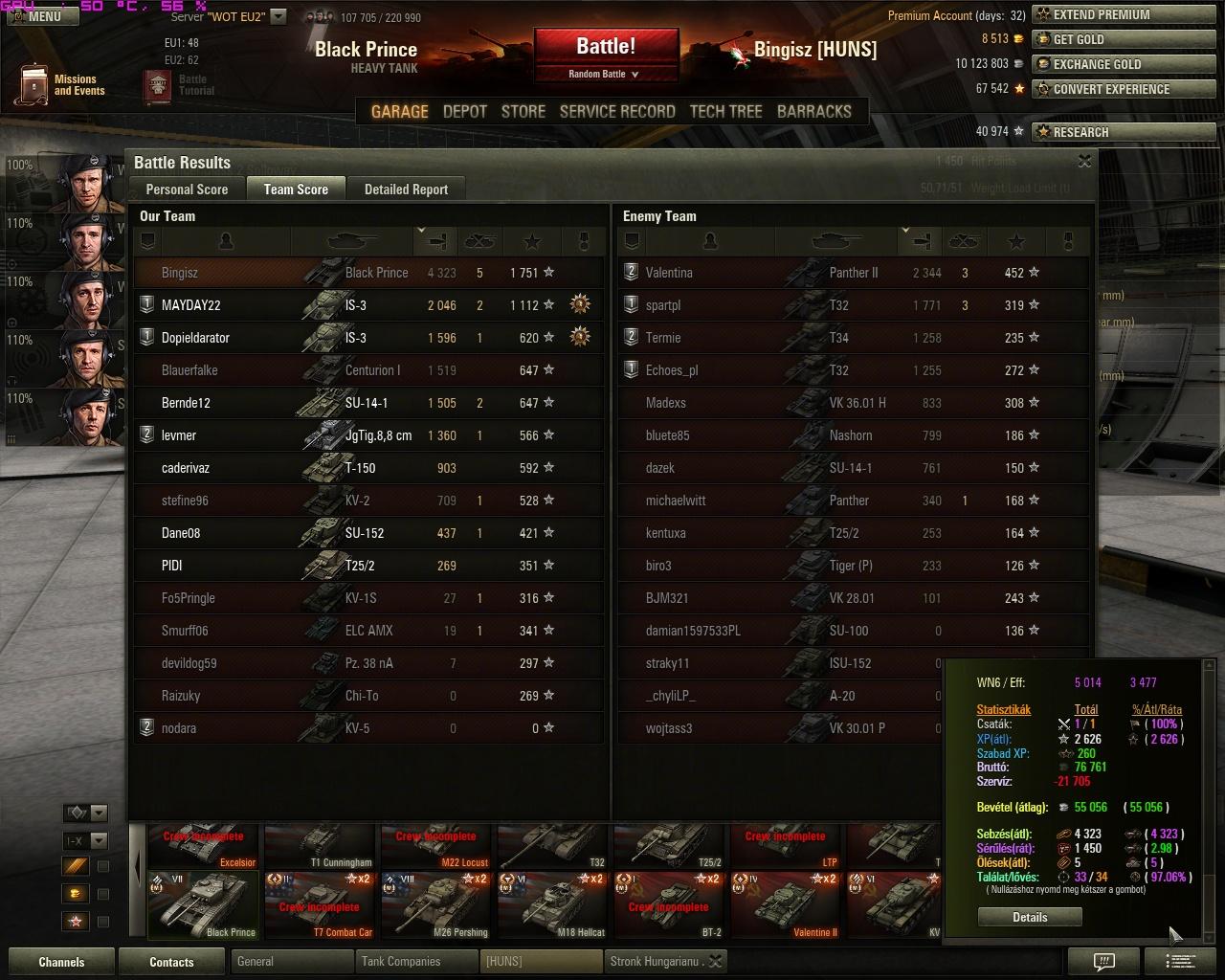This screenshot has height=980, width=1225.
Task: Open the main MENU button
Action: click(x=38, y=15)
